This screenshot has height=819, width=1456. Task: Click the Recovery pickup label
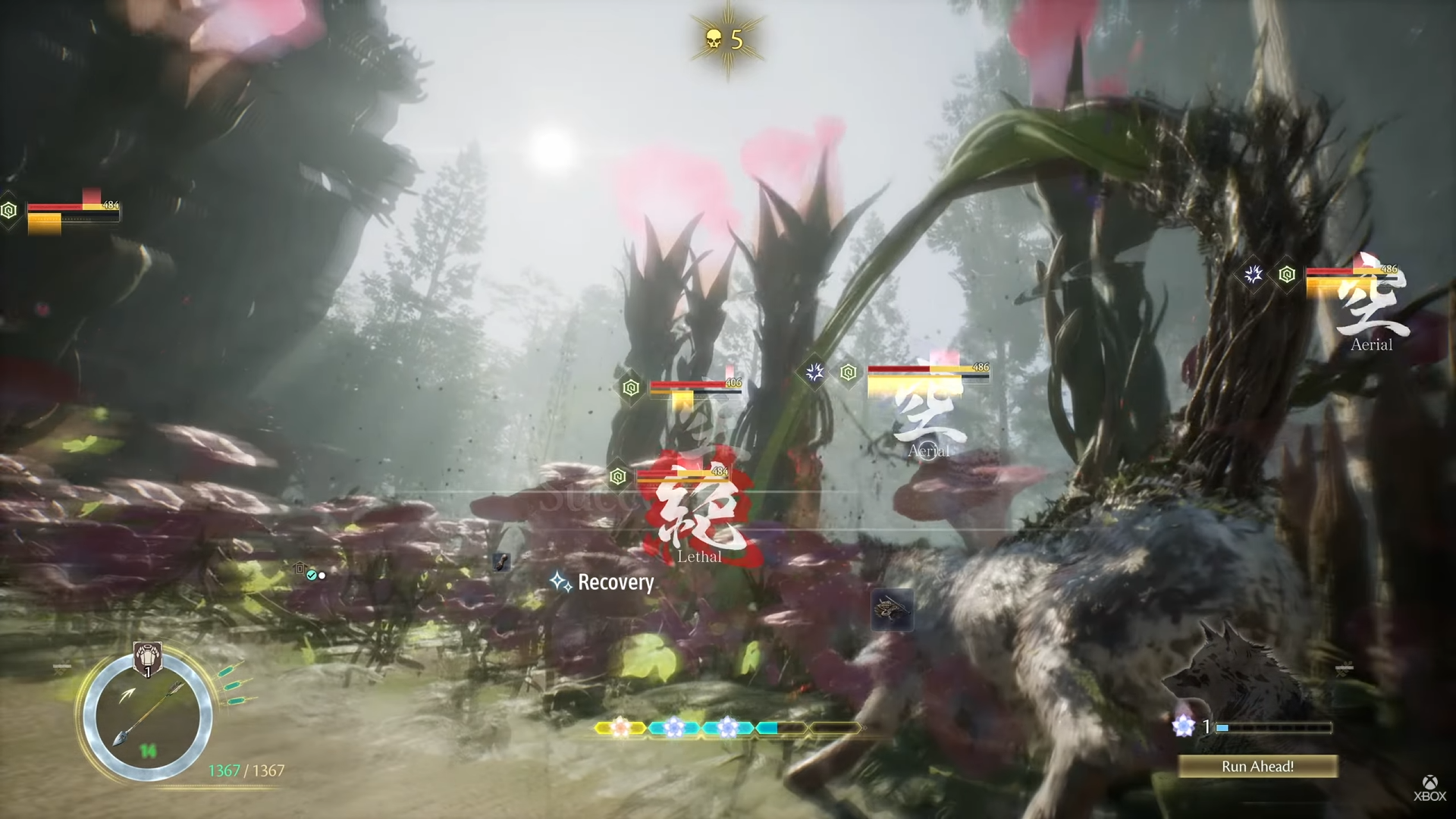(615, 582)
